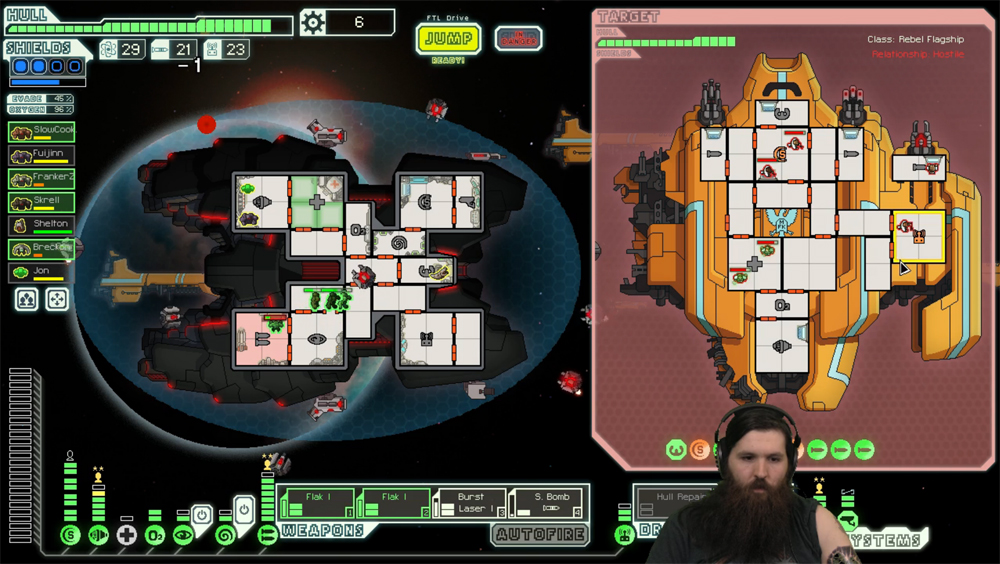Click the engines system icon
This screenshot has height=564, width=1000.
(x=98, y=535)
